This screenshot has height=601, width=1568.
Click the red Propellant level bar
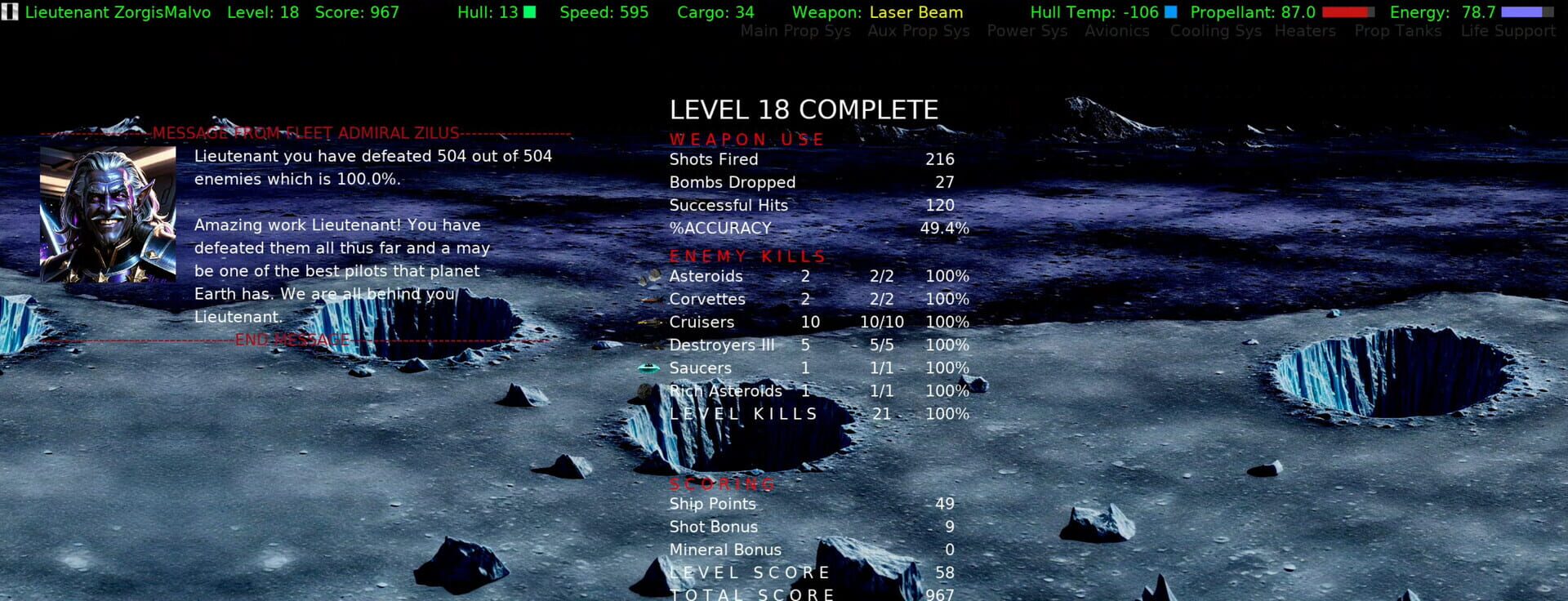[x=1347, y=12]
